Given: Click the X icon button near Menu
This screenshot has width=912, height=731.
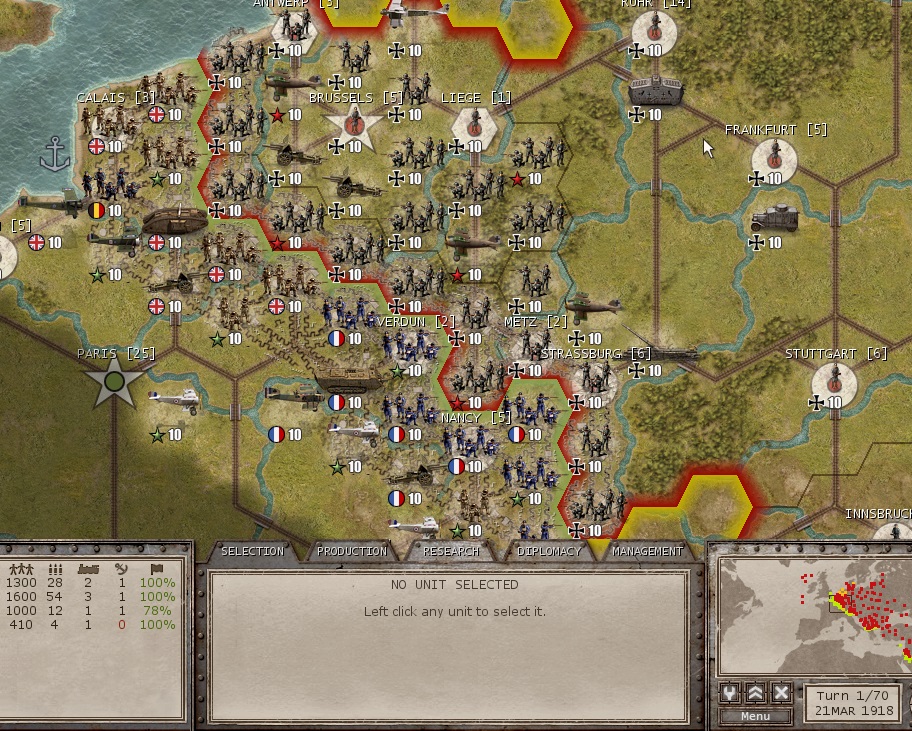Looking at the screenshot, I should pyautogui.click(x=781, y=693).
